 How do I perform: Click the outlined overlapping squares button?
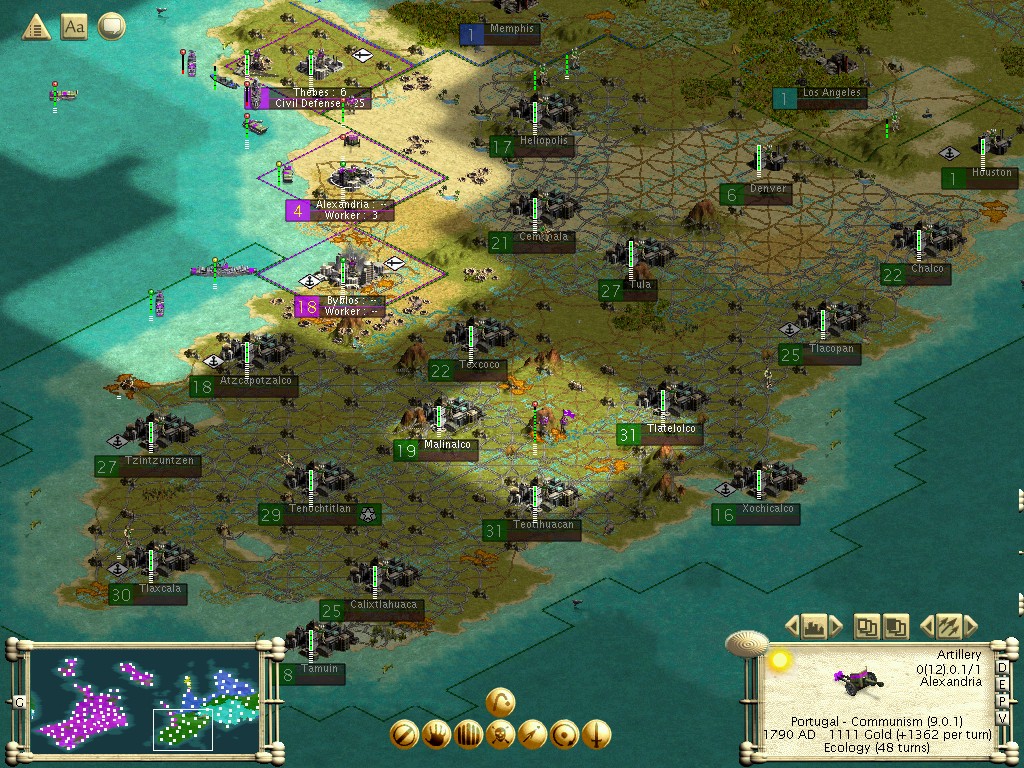pos(867,627)
